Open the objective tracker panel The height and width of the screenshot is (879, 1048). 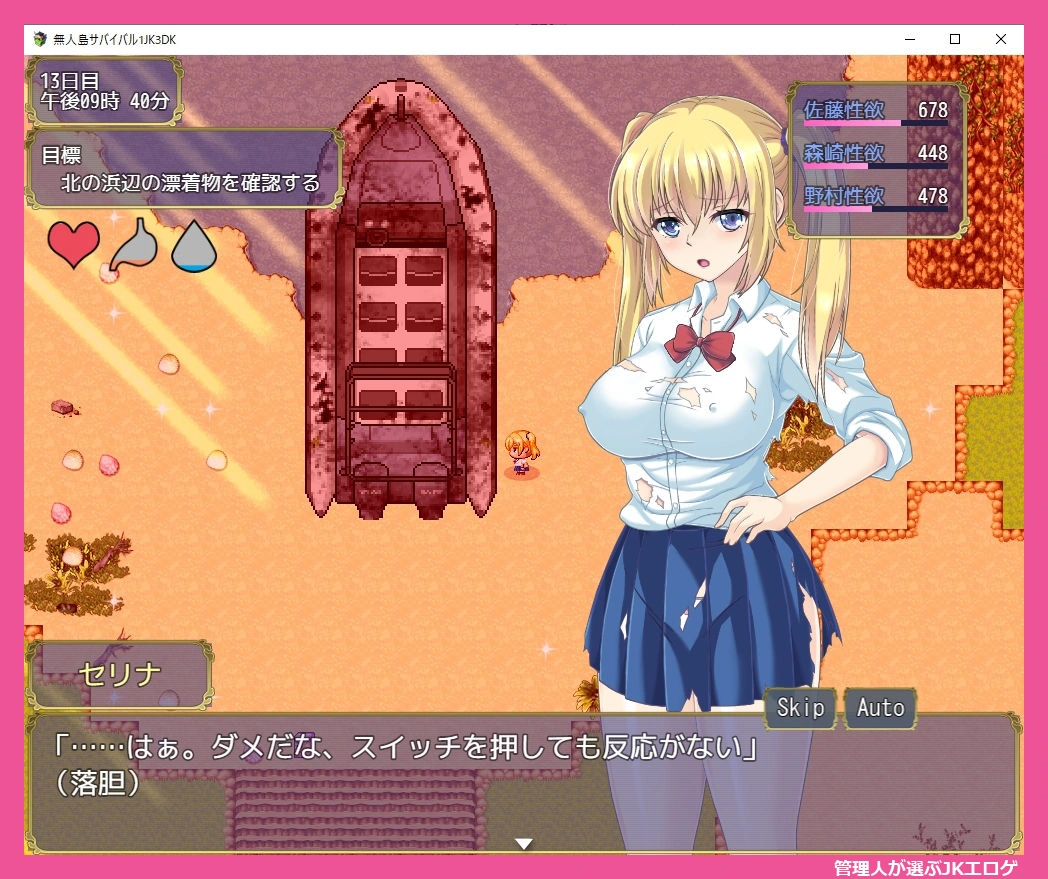(185, 169)
